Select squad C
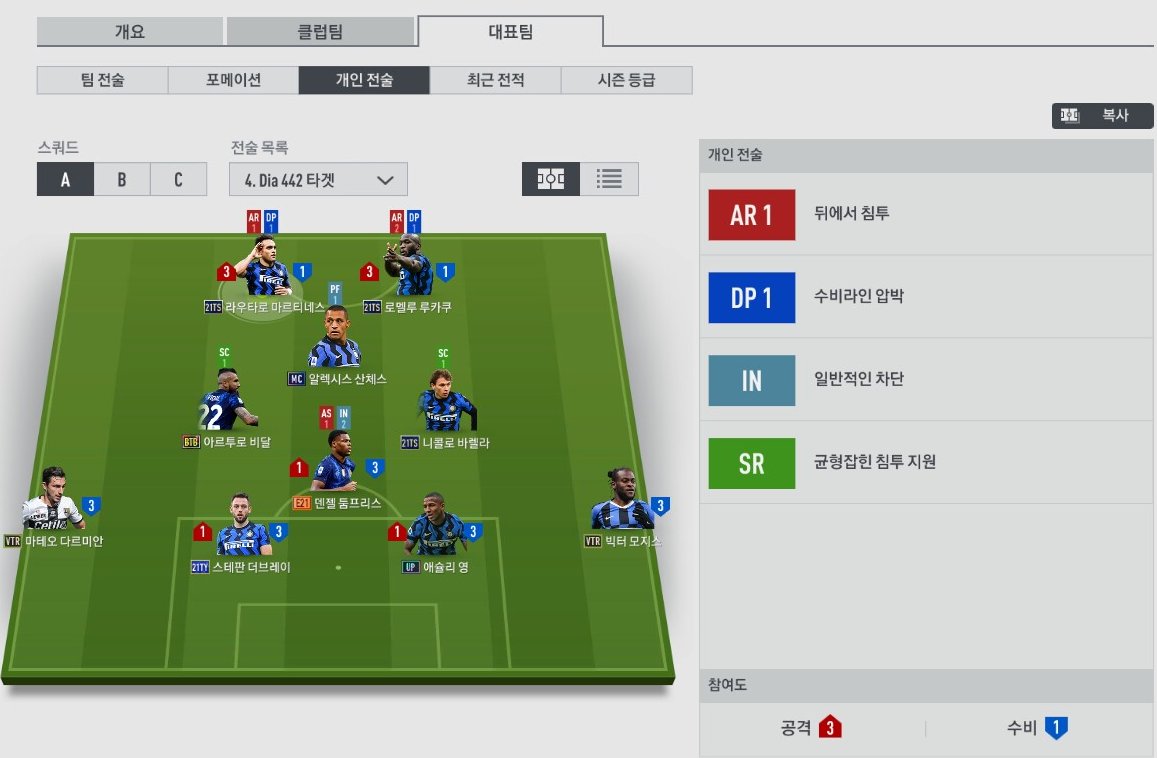1157x758 pixels. click(178, 180)
